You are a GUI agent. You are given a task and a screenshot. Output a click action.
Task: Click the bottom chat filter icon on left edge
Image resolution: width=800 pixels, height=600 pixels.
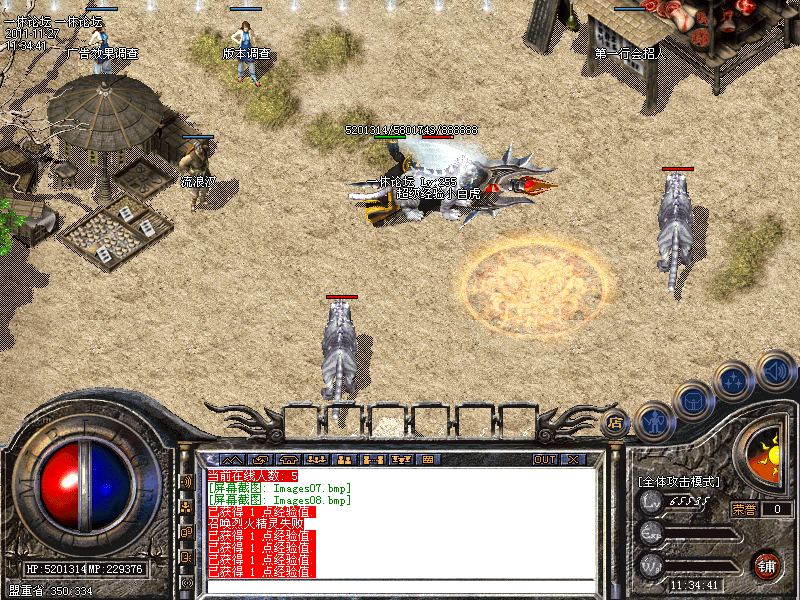click(187, 582)
